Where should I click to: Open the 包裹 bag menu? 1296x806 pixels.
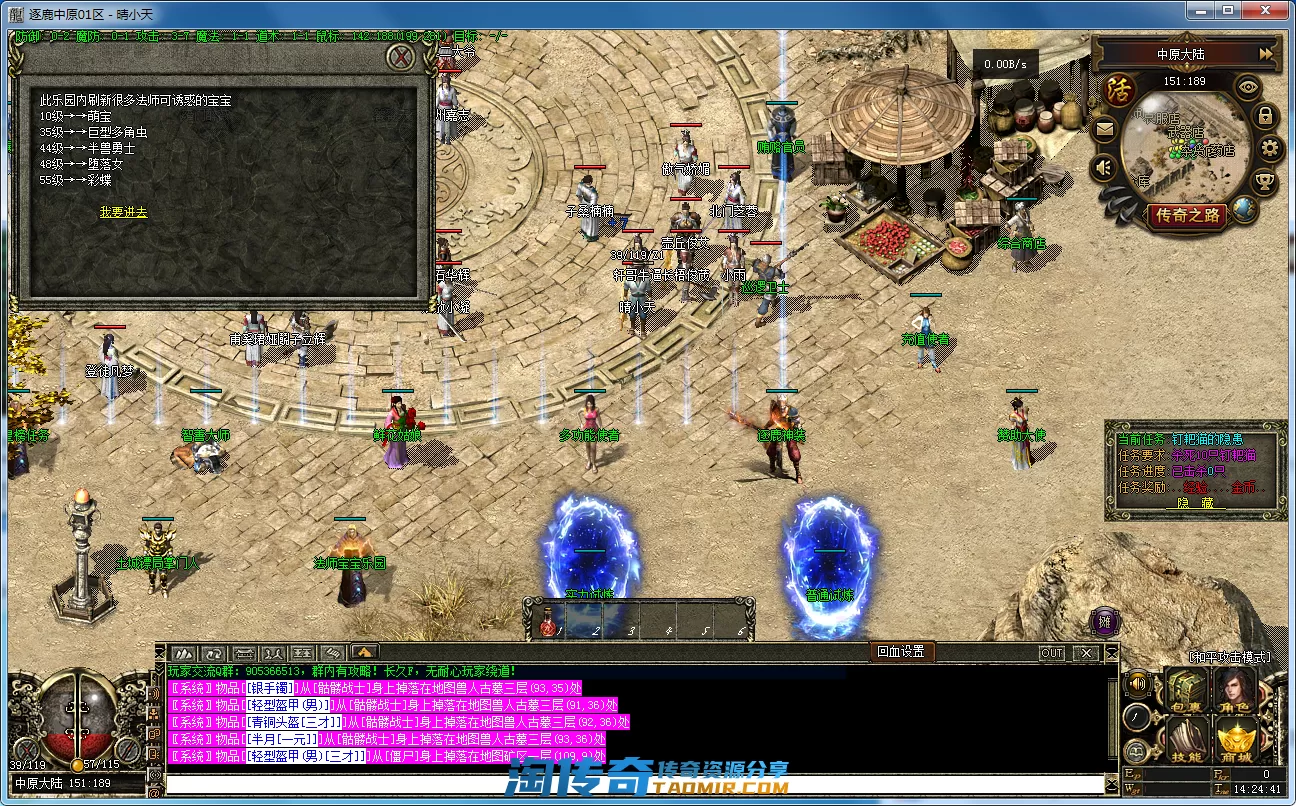[x=1187, y=691]
